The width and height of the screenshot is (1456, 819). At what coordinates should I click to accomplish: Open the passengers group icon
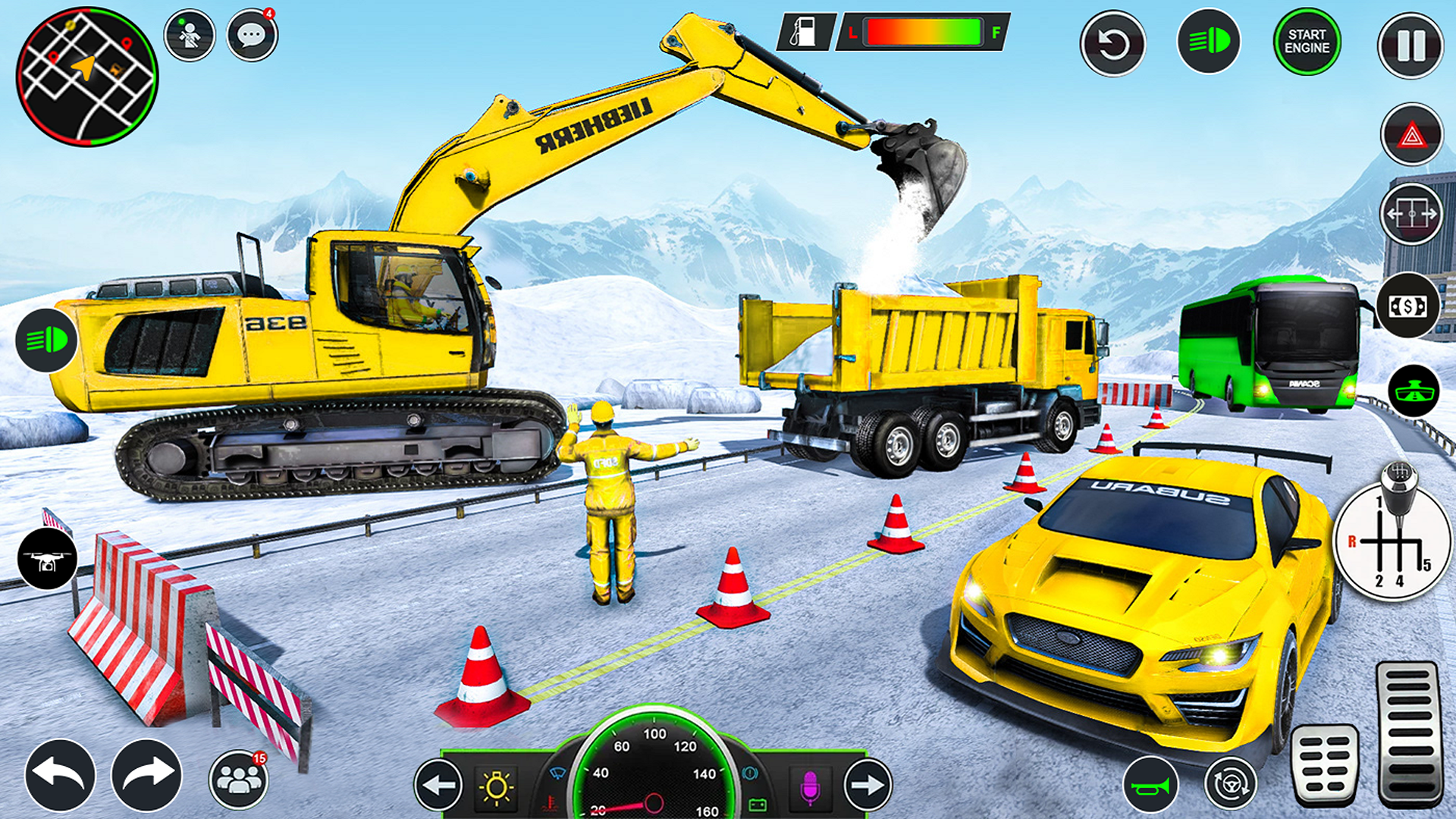click(x=239, y=779)
